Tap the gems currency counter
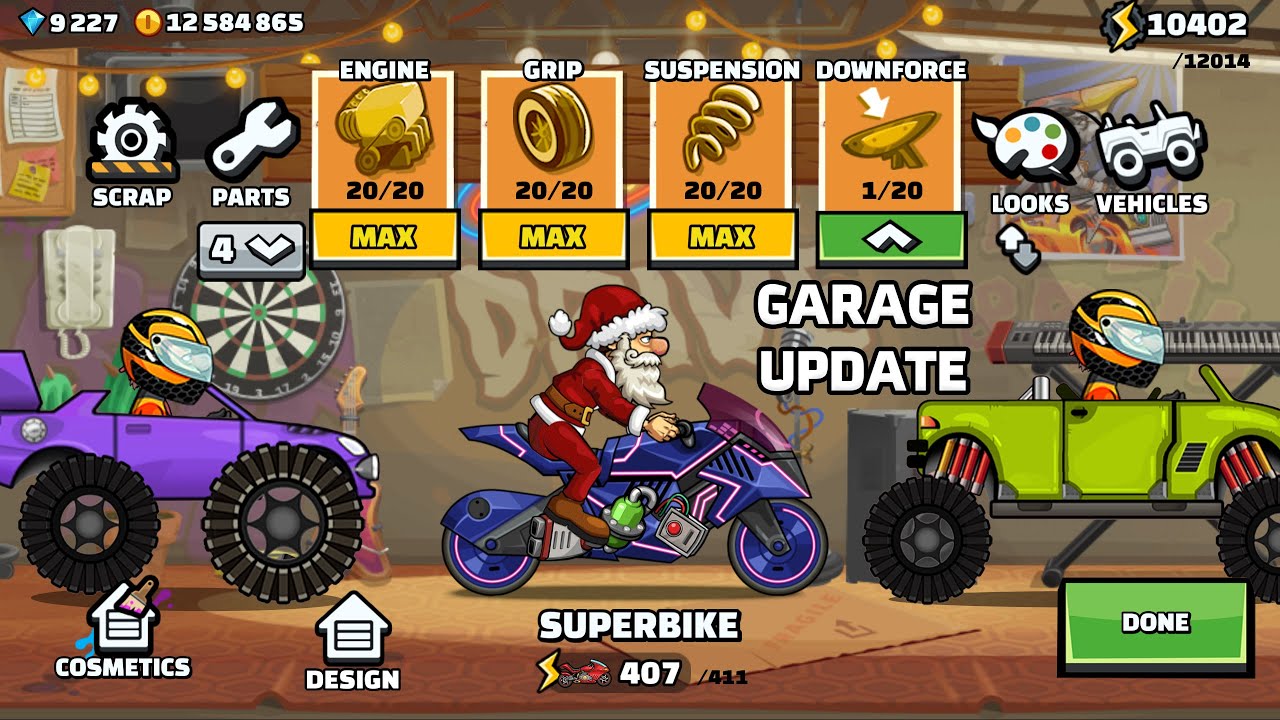Screen dimensions: 1280x720 (69, 22)
